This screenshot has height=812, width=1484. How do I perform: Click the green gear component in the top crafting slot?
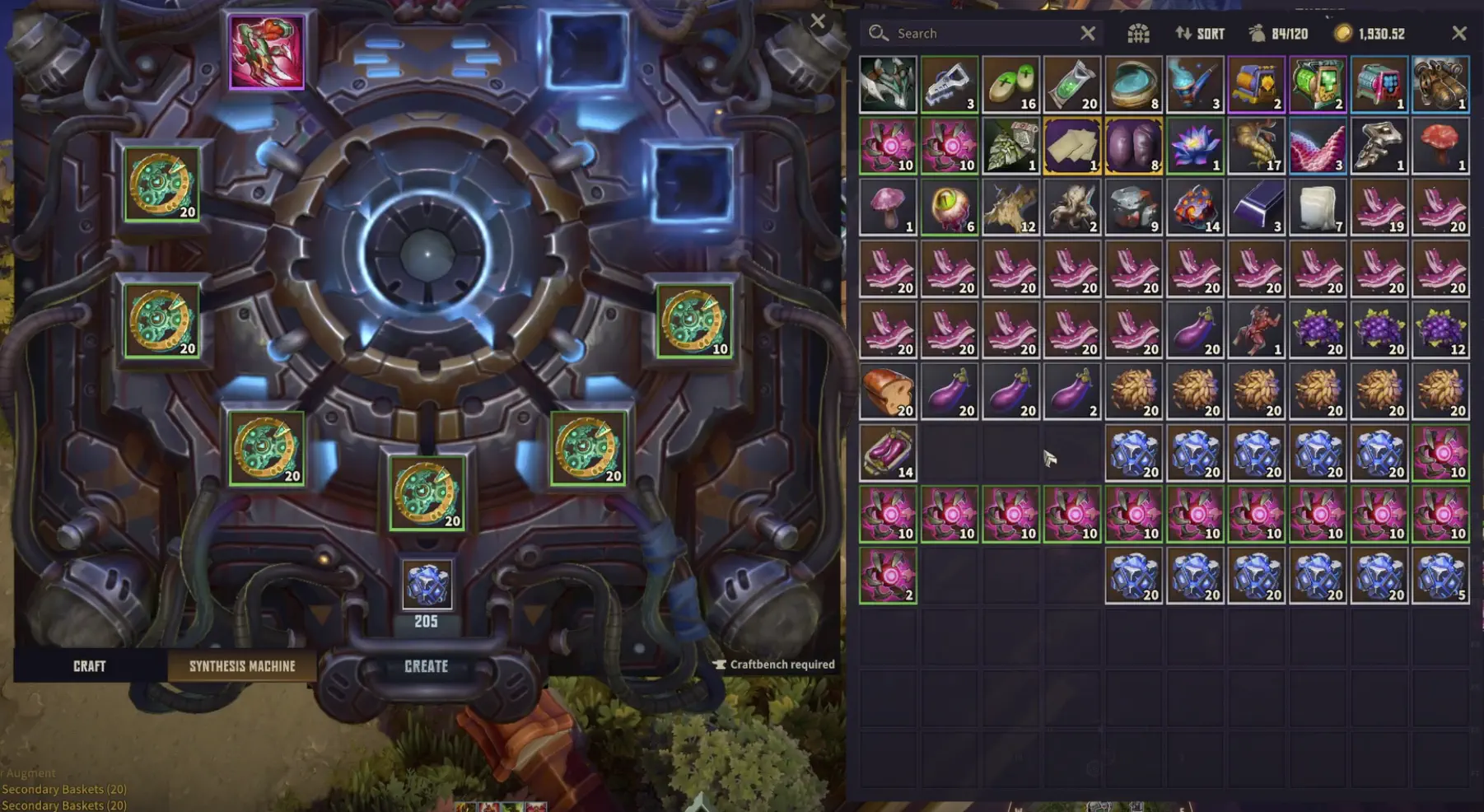[x=165, y=183]
